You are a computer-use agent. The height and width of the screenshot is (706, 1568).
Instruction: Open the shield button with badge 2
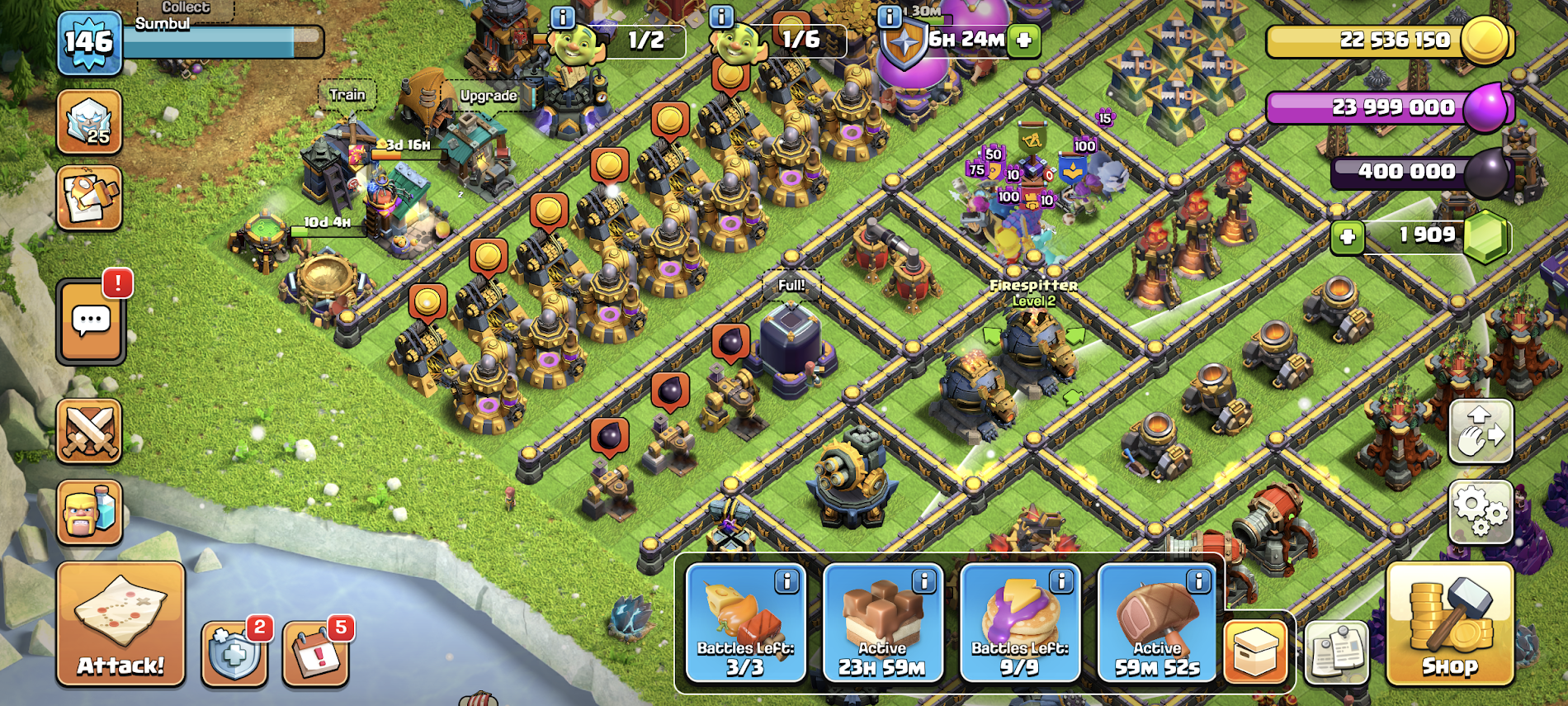(x=234, y=654)
